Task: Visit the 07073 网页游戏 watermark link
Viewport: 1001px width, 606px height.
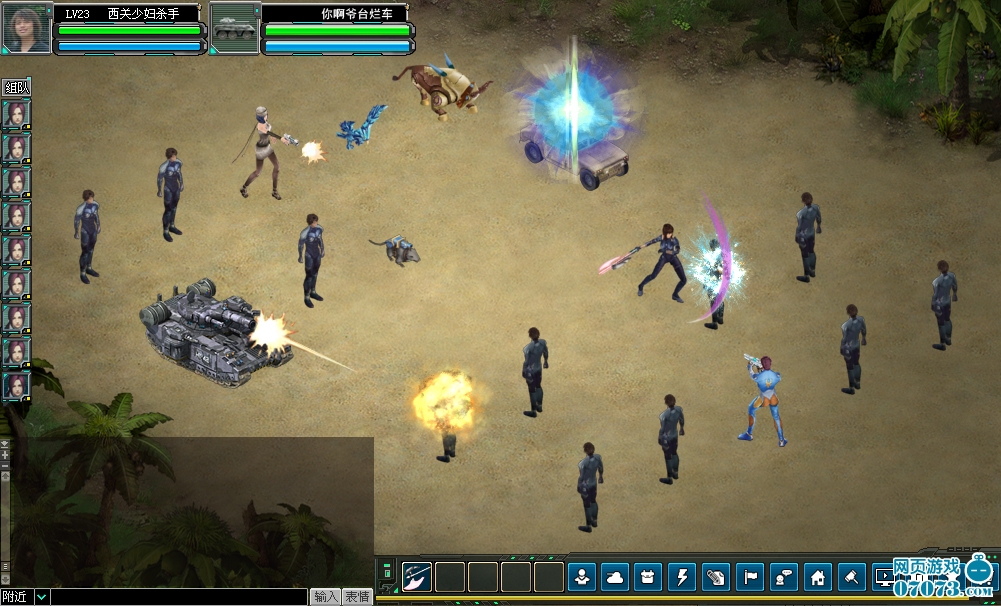Action: click(939, 577)
